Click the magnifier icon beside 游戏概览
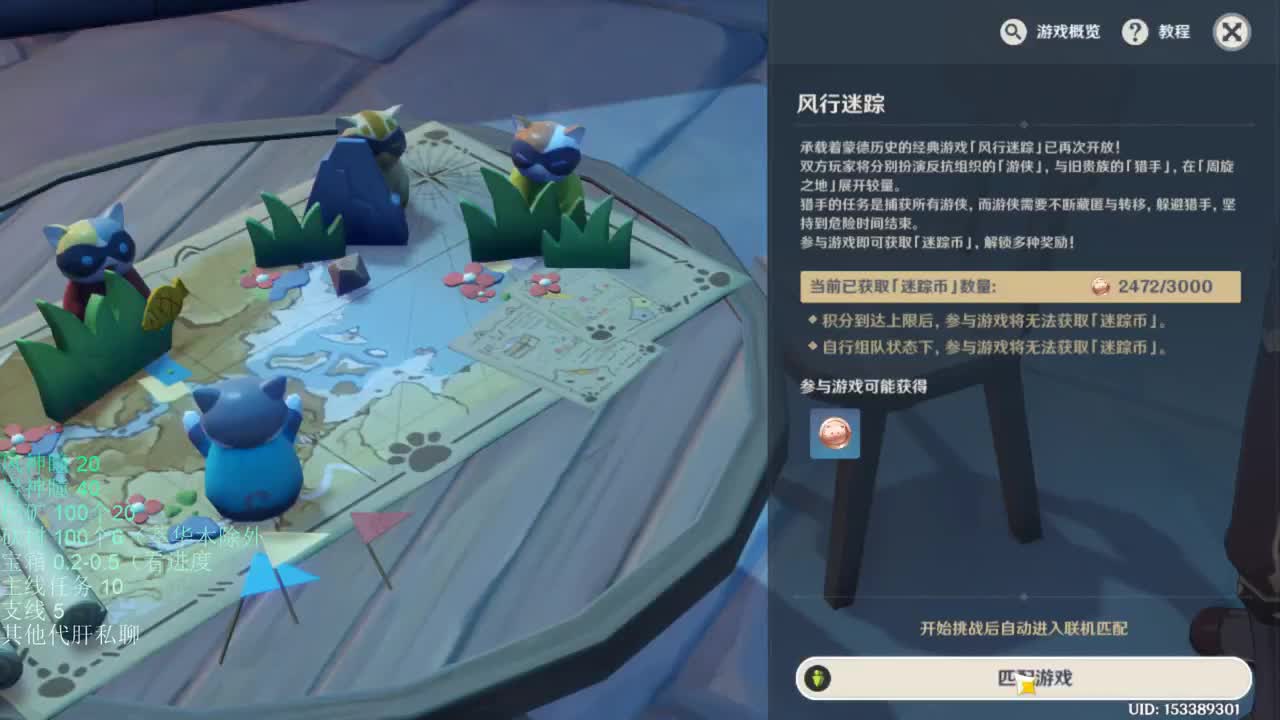The height and width of the screenshot is (720, 1280). point(1012,32)
